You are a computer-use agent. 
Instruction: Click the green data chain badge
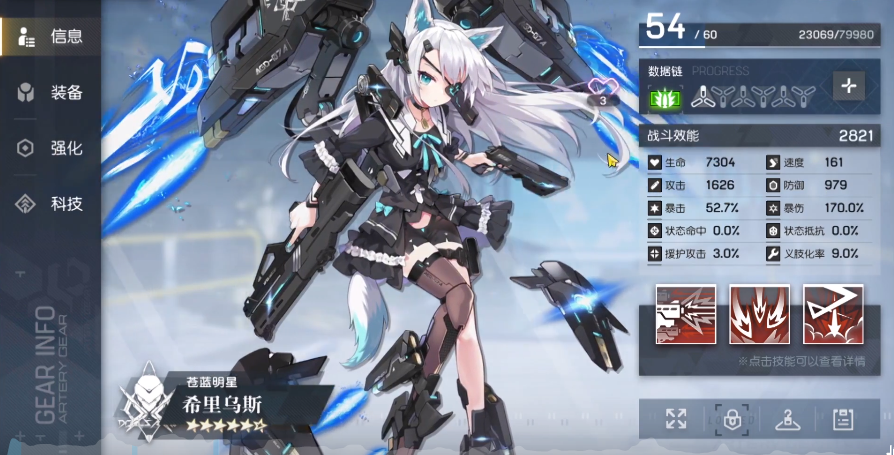tap(664, 98)
